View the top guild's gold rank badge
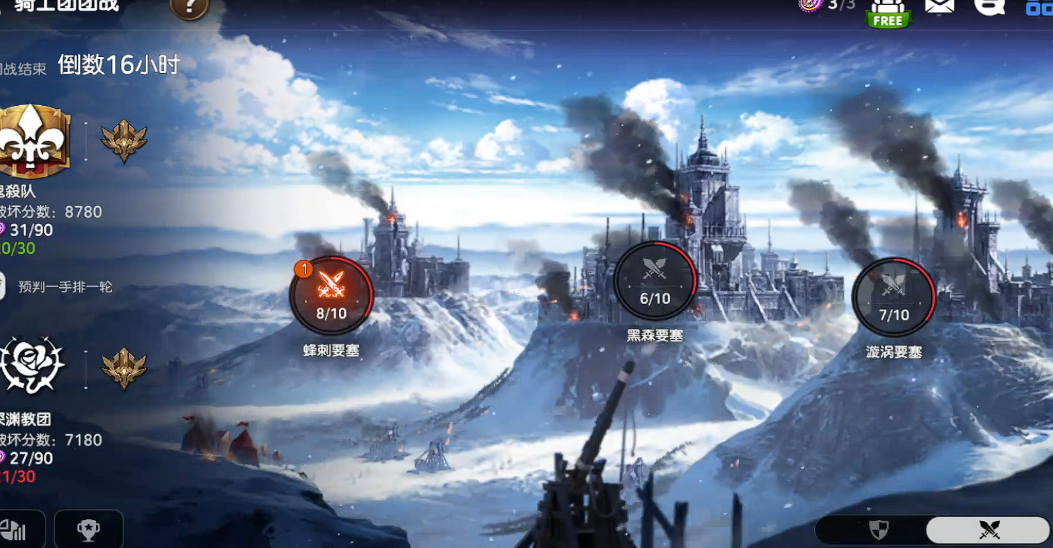This screenshot has width=1053, height=548. click(x=125, y=142)
